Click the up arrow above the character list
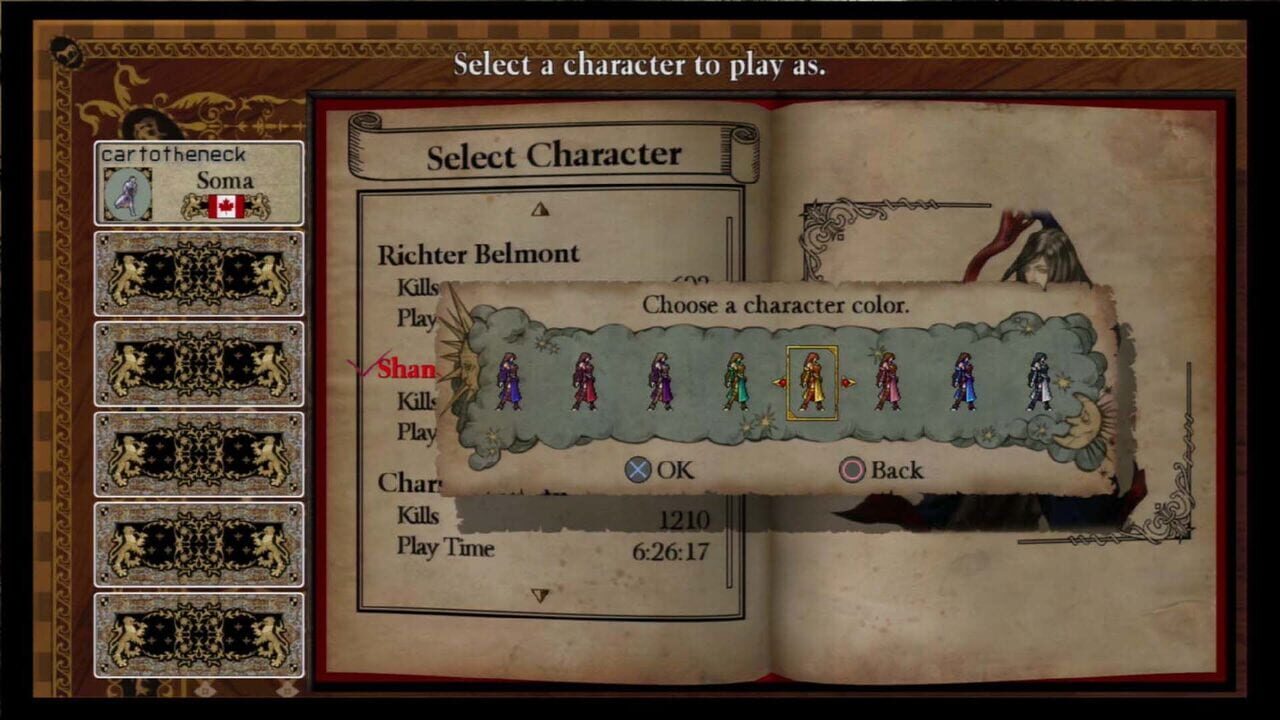 click(540, 208)
